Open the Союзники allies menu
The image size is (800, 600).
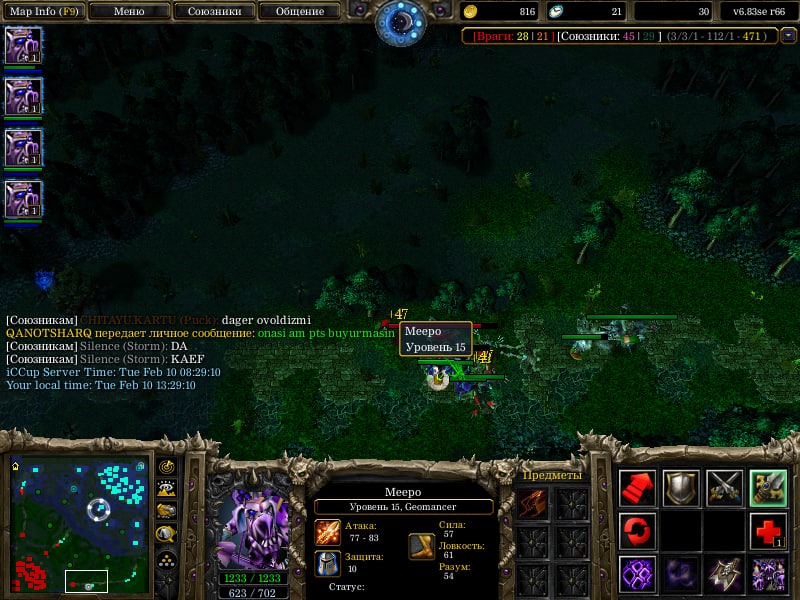click(213, 12)
